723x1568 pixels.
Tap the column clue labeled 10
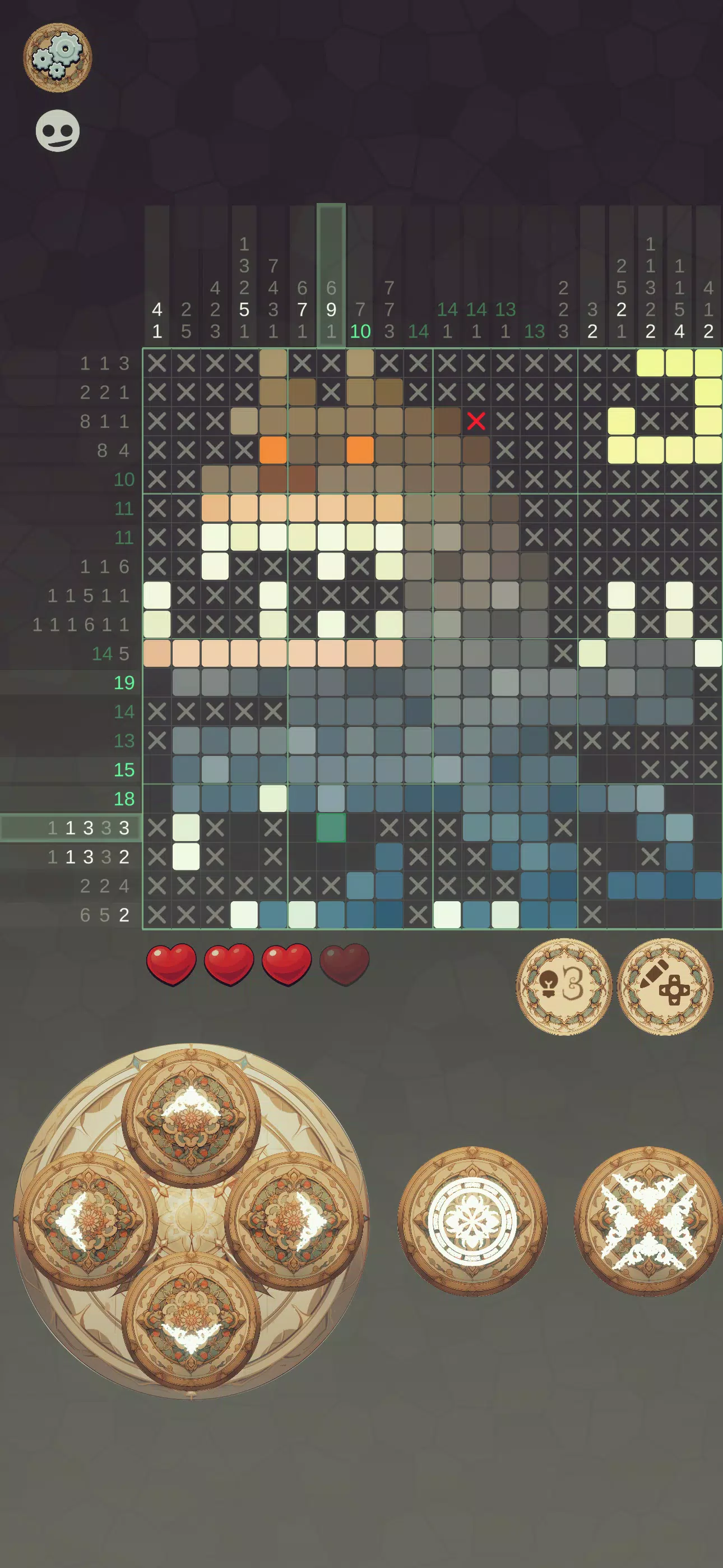click(360, 332)
